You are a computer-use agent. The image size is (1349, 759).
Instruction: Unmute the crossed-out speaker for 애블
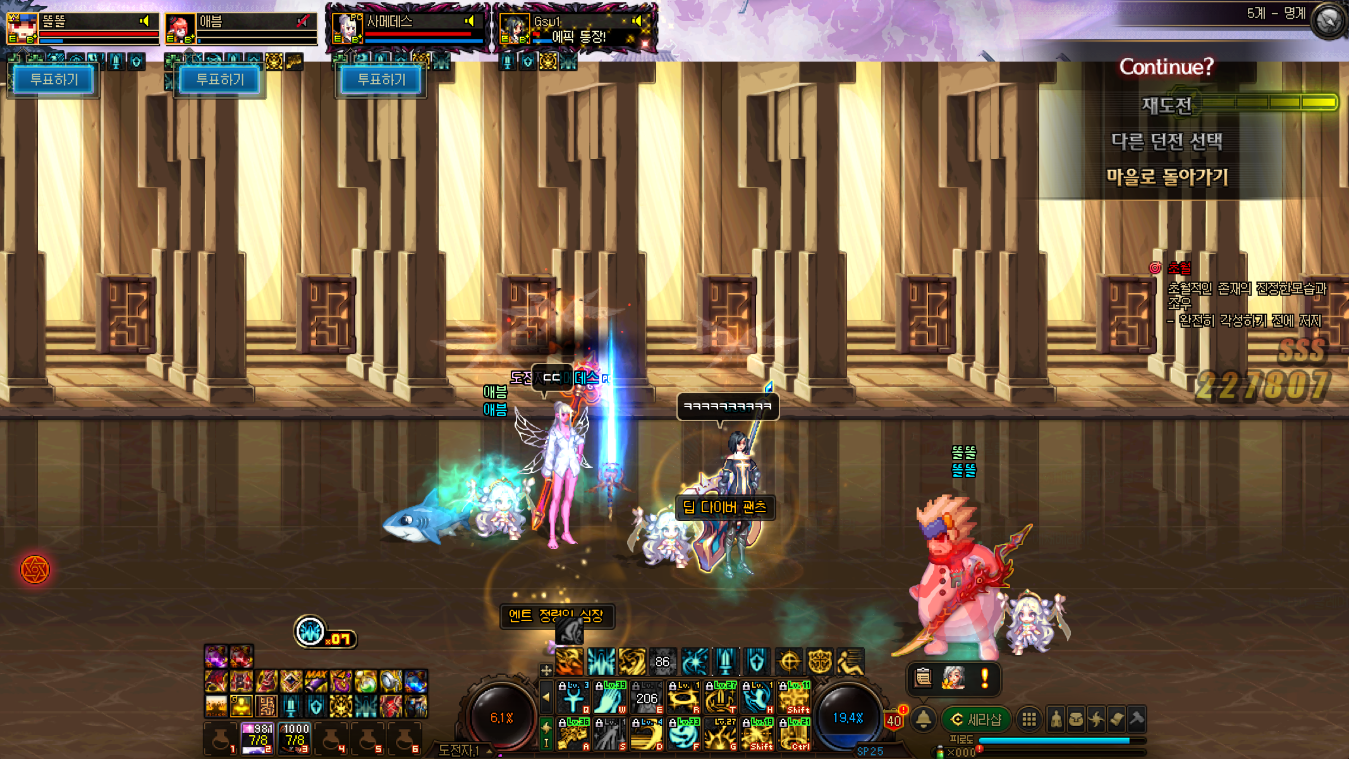(303, 21)
